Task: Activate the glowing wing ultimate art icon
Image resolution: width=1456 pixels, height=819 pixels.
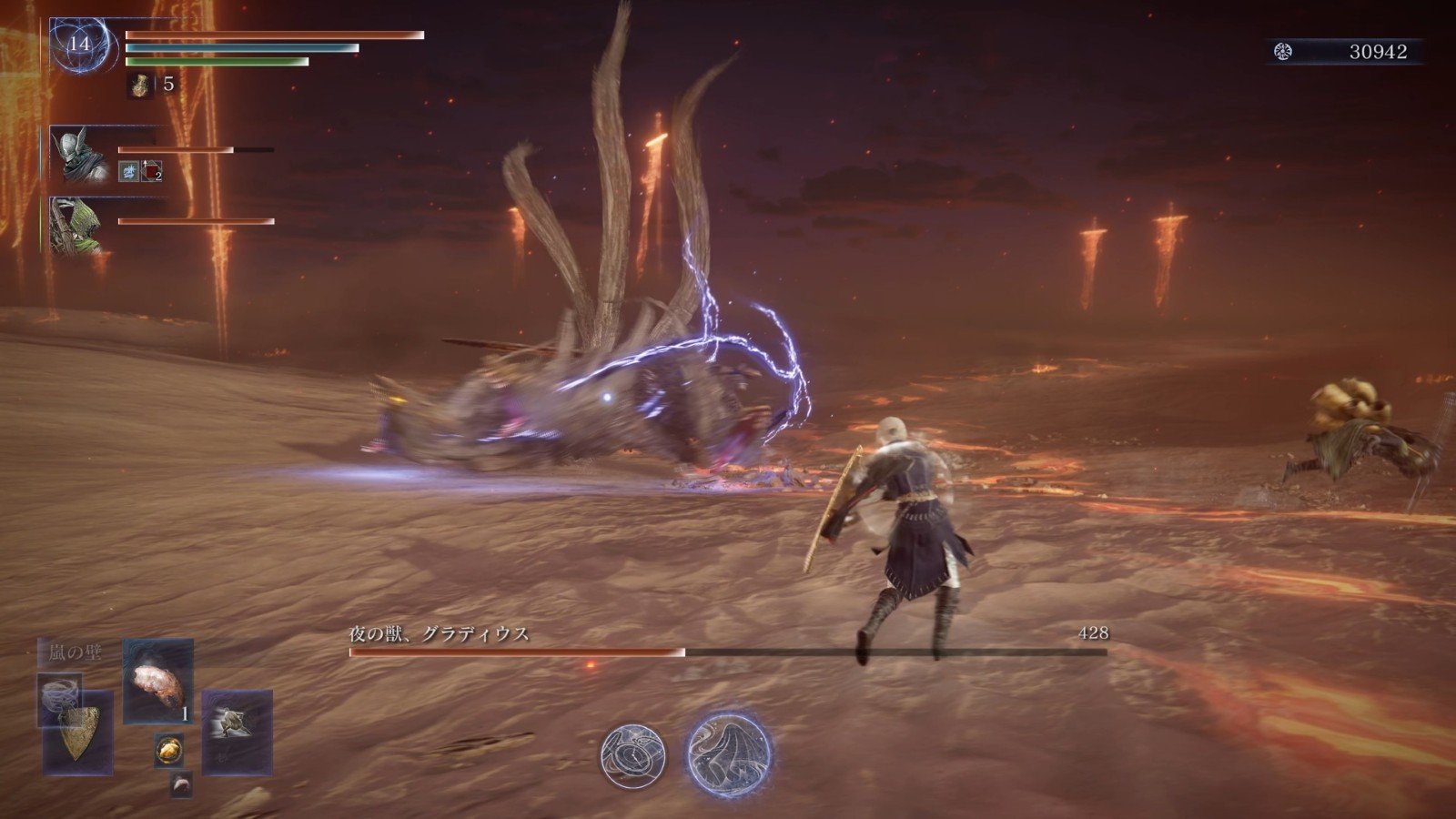Action: (728, 754)
